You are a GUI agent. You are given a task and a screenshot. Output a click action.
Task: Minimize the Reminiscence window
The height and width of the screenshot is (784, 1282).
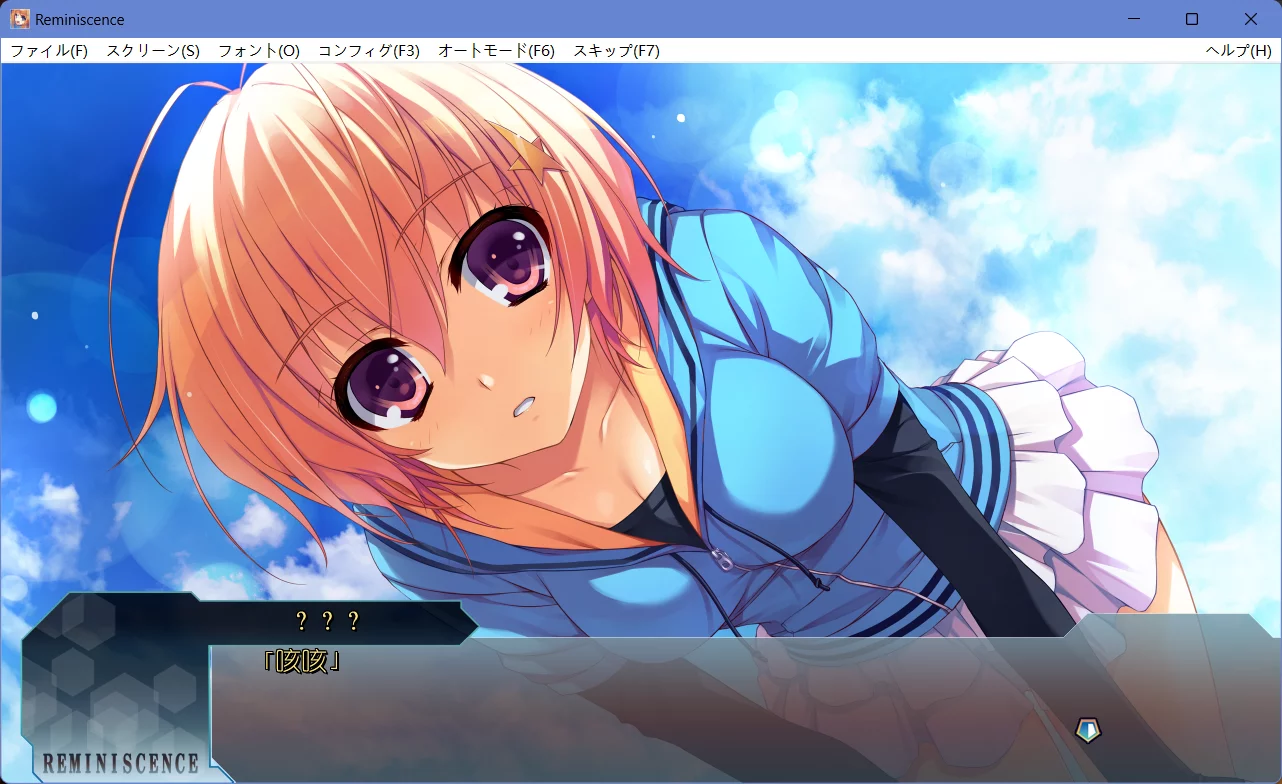(1135, 19)
